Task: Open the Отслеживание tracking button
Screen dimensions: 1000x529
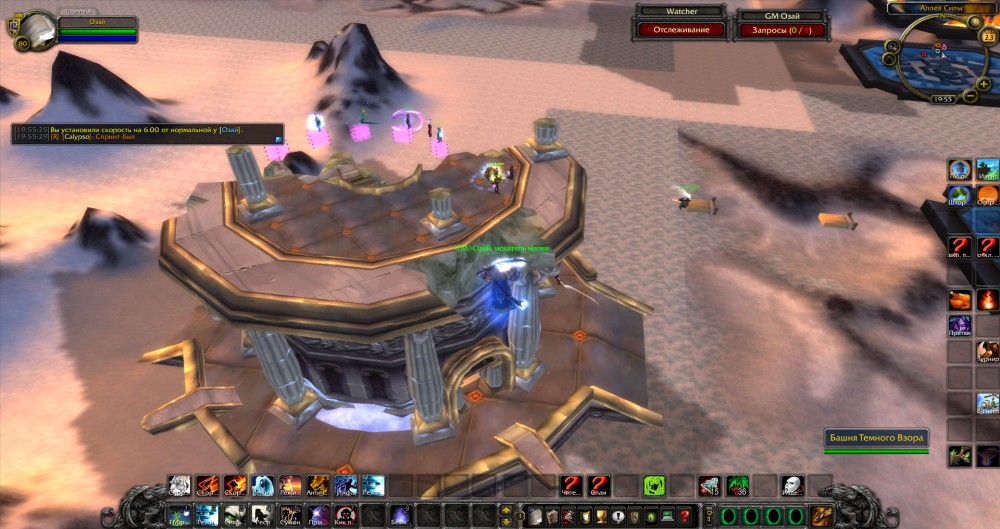Action: [681, 30]
